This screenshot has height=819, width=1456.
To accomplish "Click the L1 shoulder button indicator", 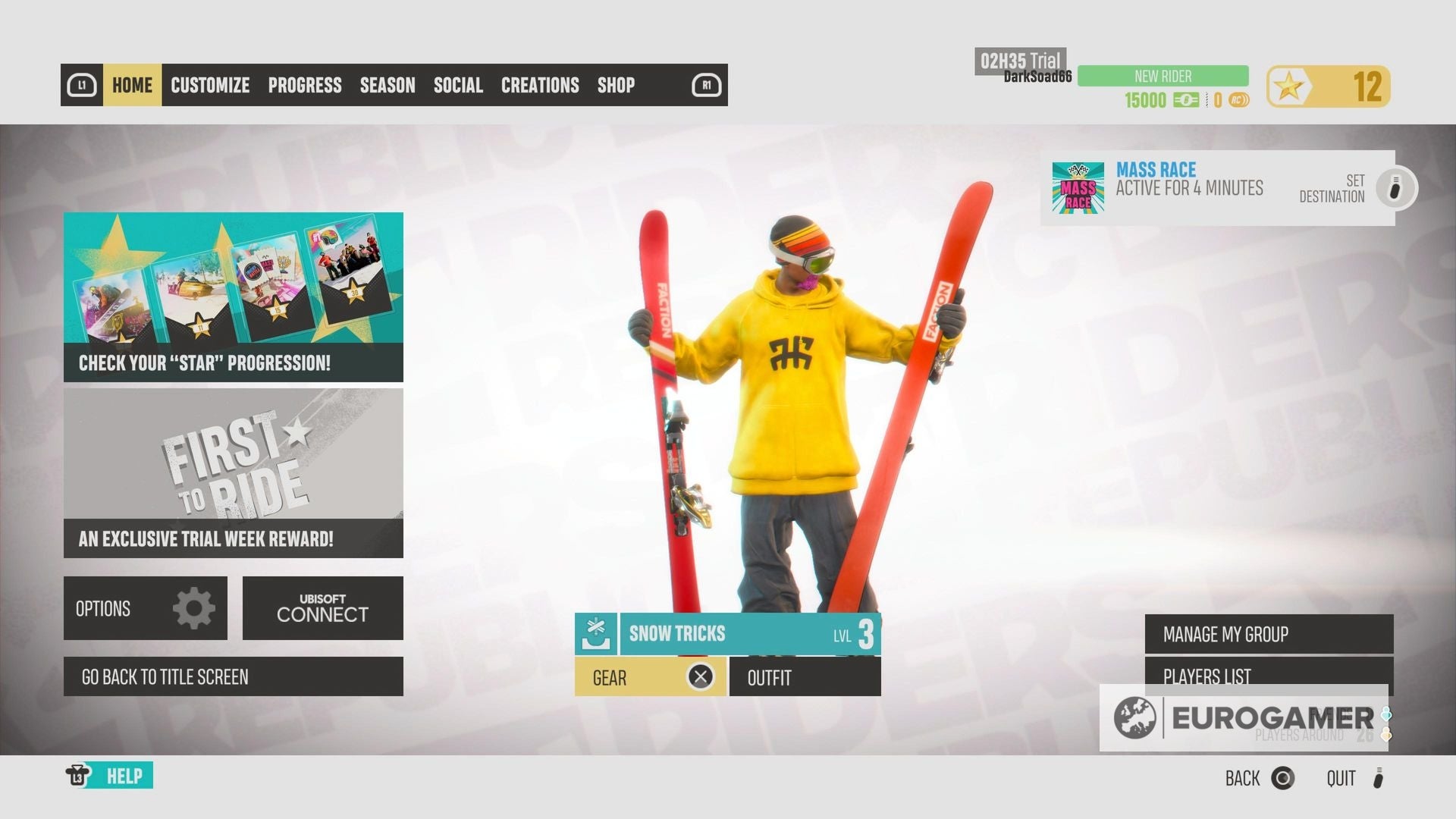I will 84,86.
